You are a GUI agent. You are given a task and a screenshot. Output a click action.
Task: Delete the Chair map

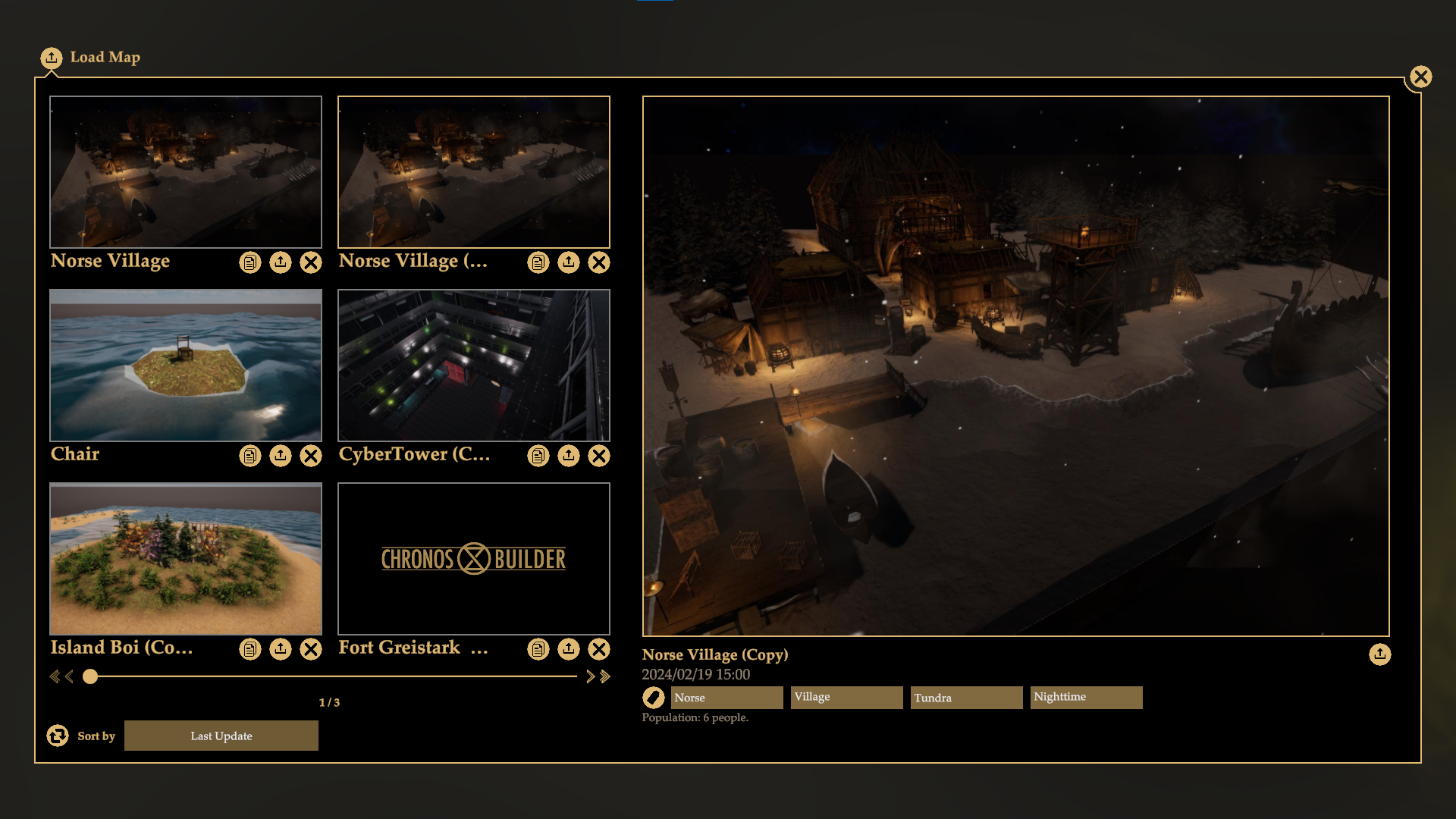[x=311, y=456]
